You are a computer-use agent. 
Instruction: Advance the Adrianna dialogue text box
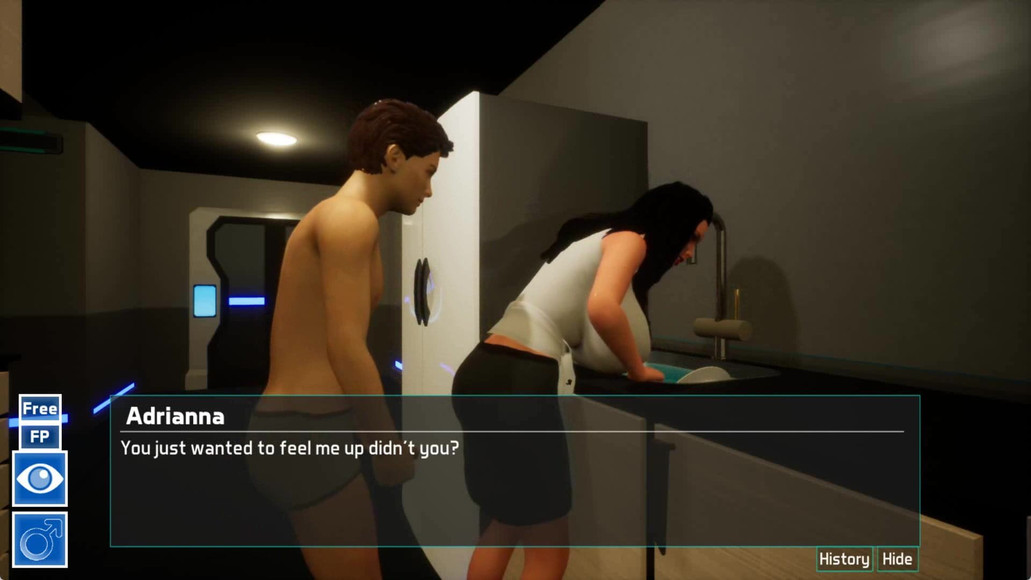pyautogui.click(x=514, y=490)
